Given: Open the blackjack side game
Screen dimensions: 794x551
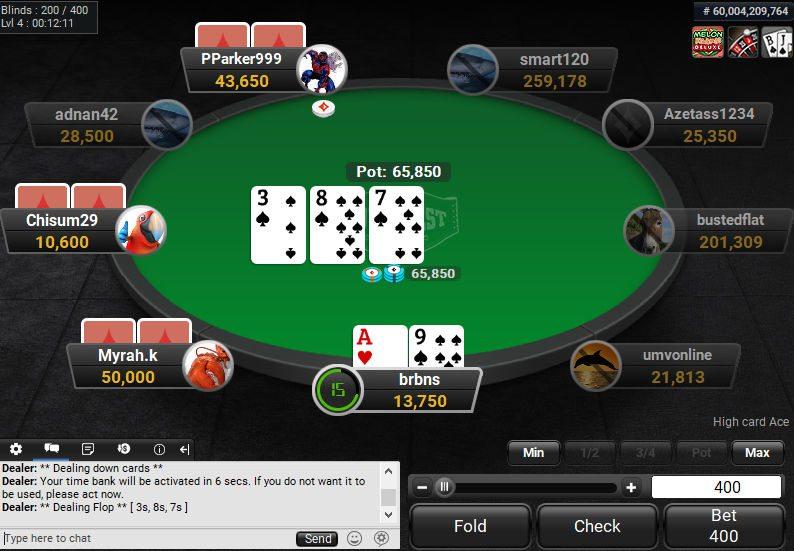Looking at the screenshot, I should coord(777,42).
